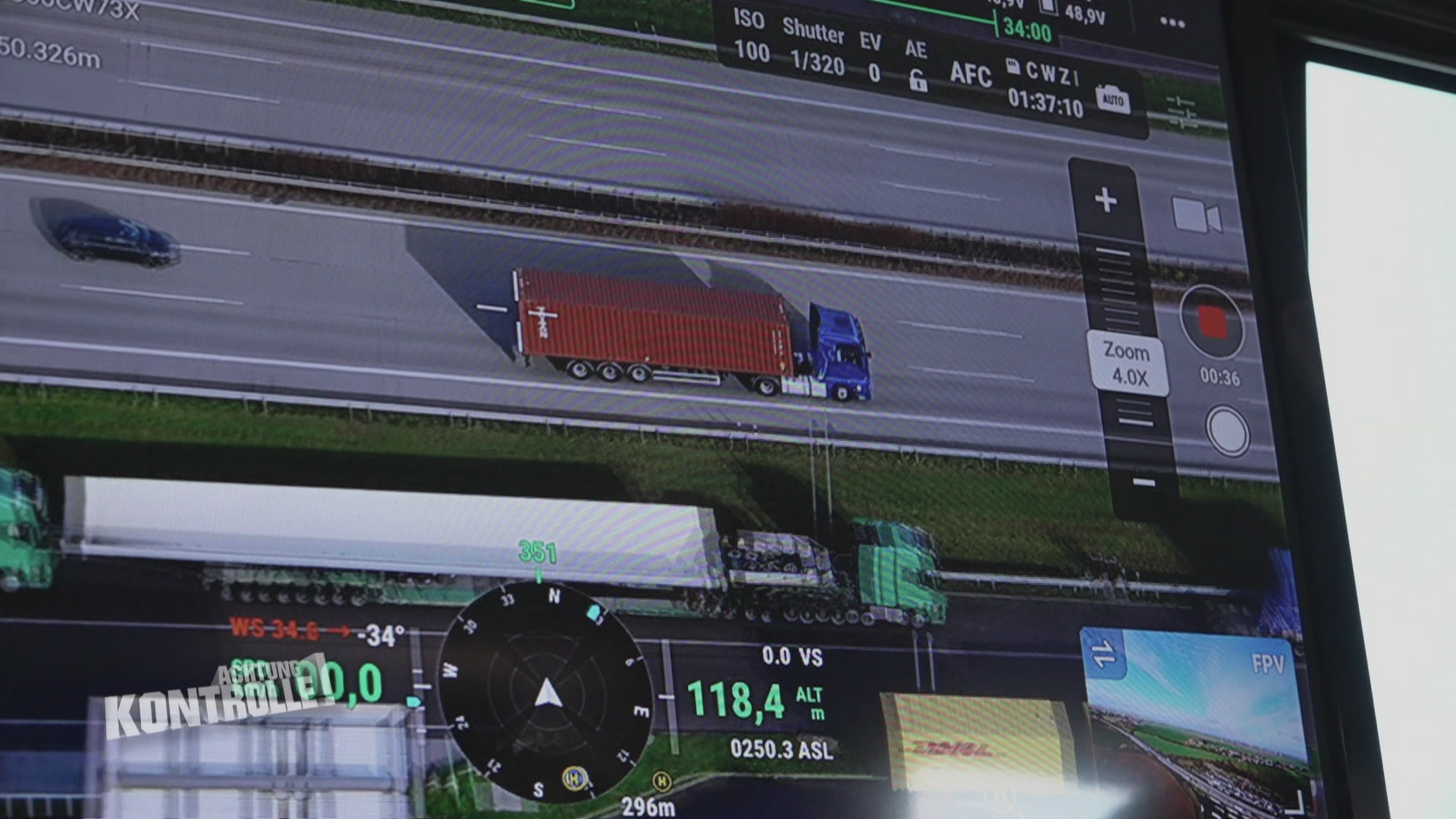This screenshot has height=819, width=1456.
Task: Open the SD card storage info
Action: [1012, 67]
